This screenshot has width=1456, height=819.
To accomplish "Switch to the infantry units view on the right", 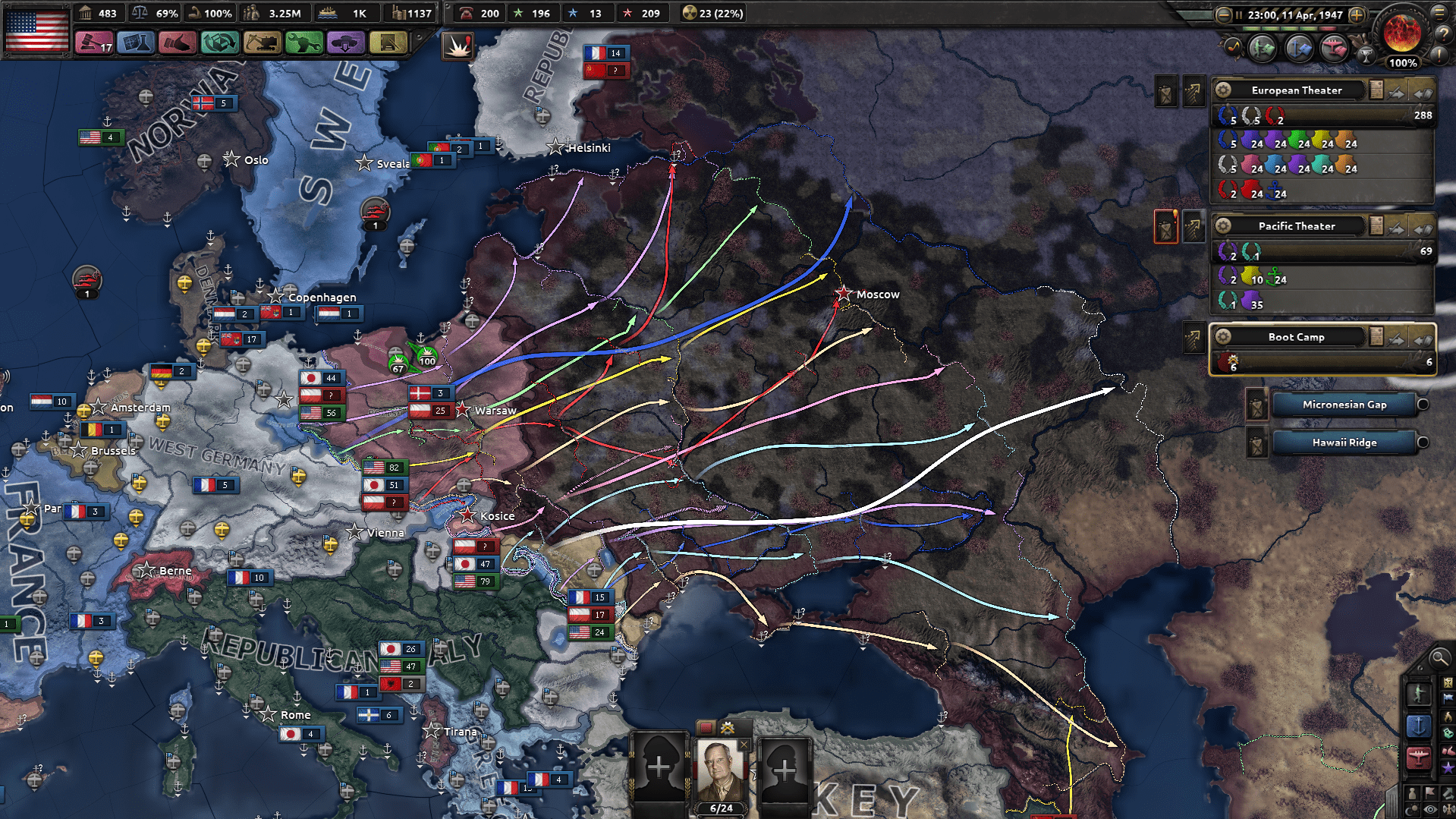I will pyautogui.click(x=1419, y=693).
